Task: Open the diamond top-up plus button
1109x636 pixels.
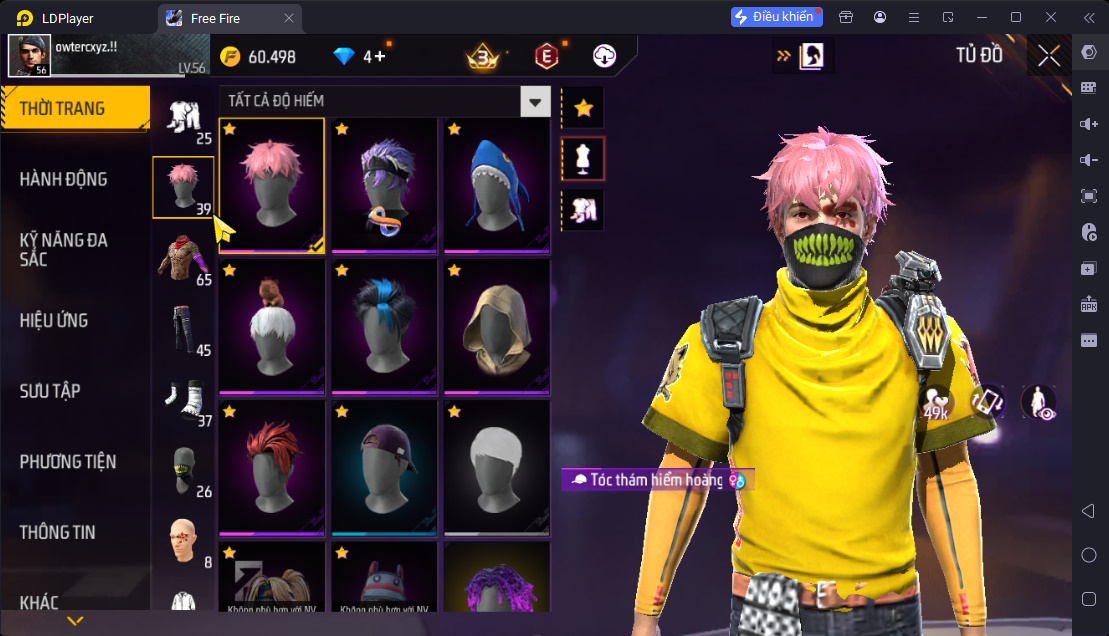Action: point(381,57)
